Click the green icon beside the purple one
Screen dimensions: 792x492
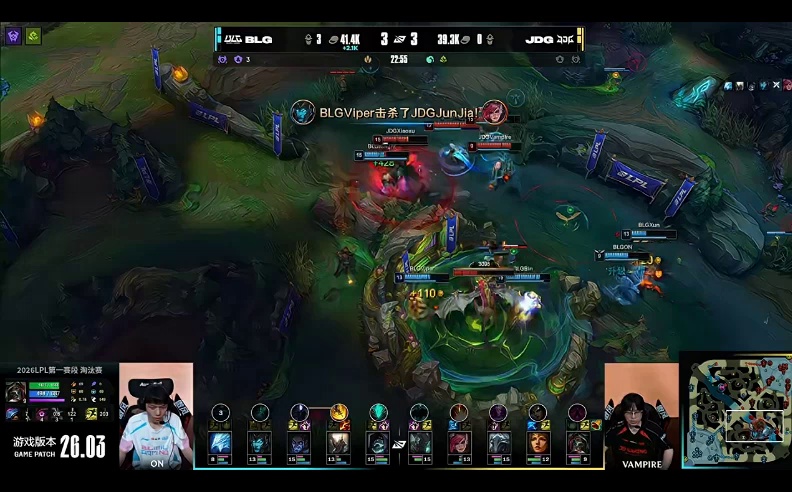point(33,36)
